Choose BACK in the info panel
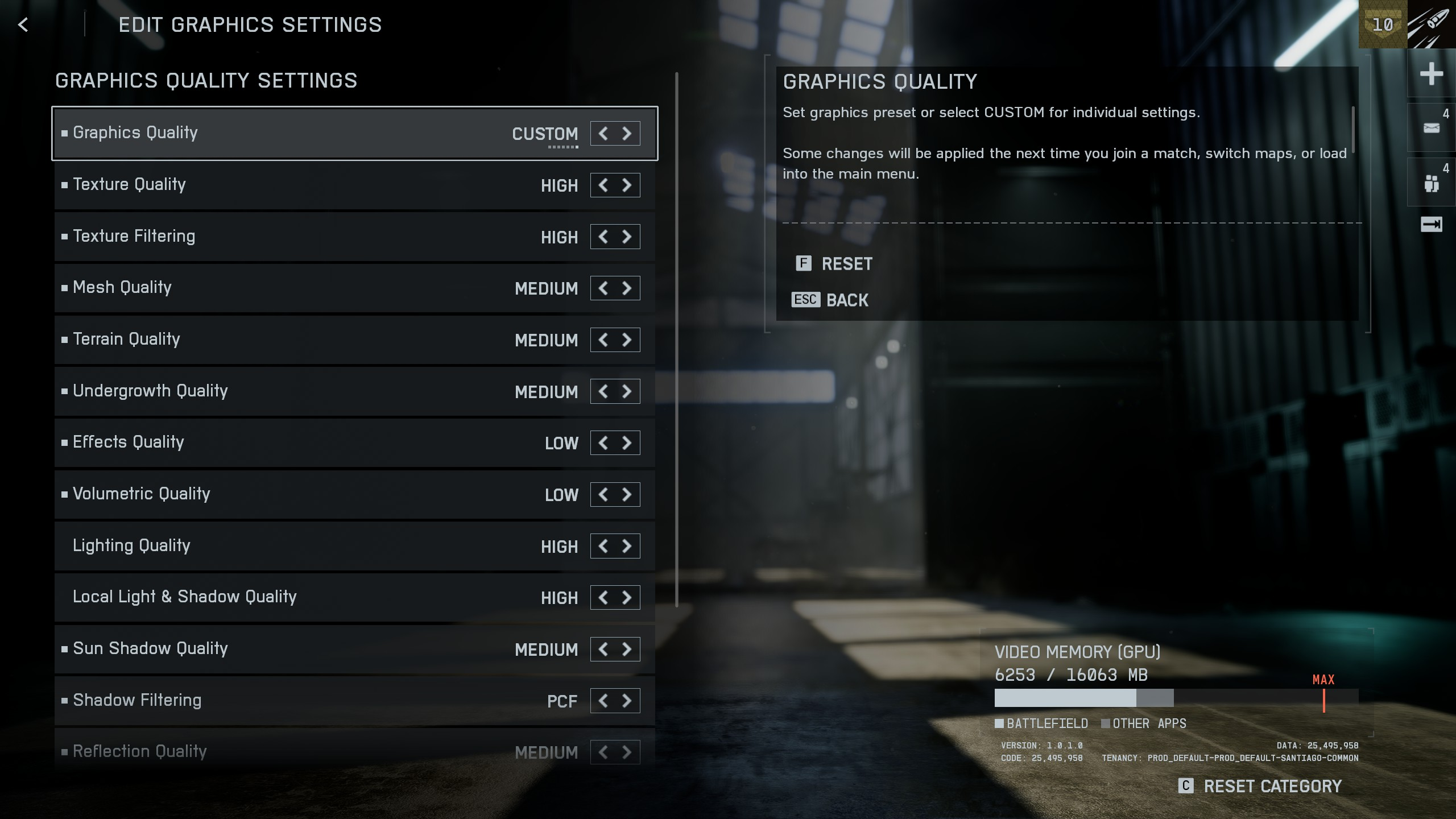The height and width of the screenshot is (819, 1456). 846,300
